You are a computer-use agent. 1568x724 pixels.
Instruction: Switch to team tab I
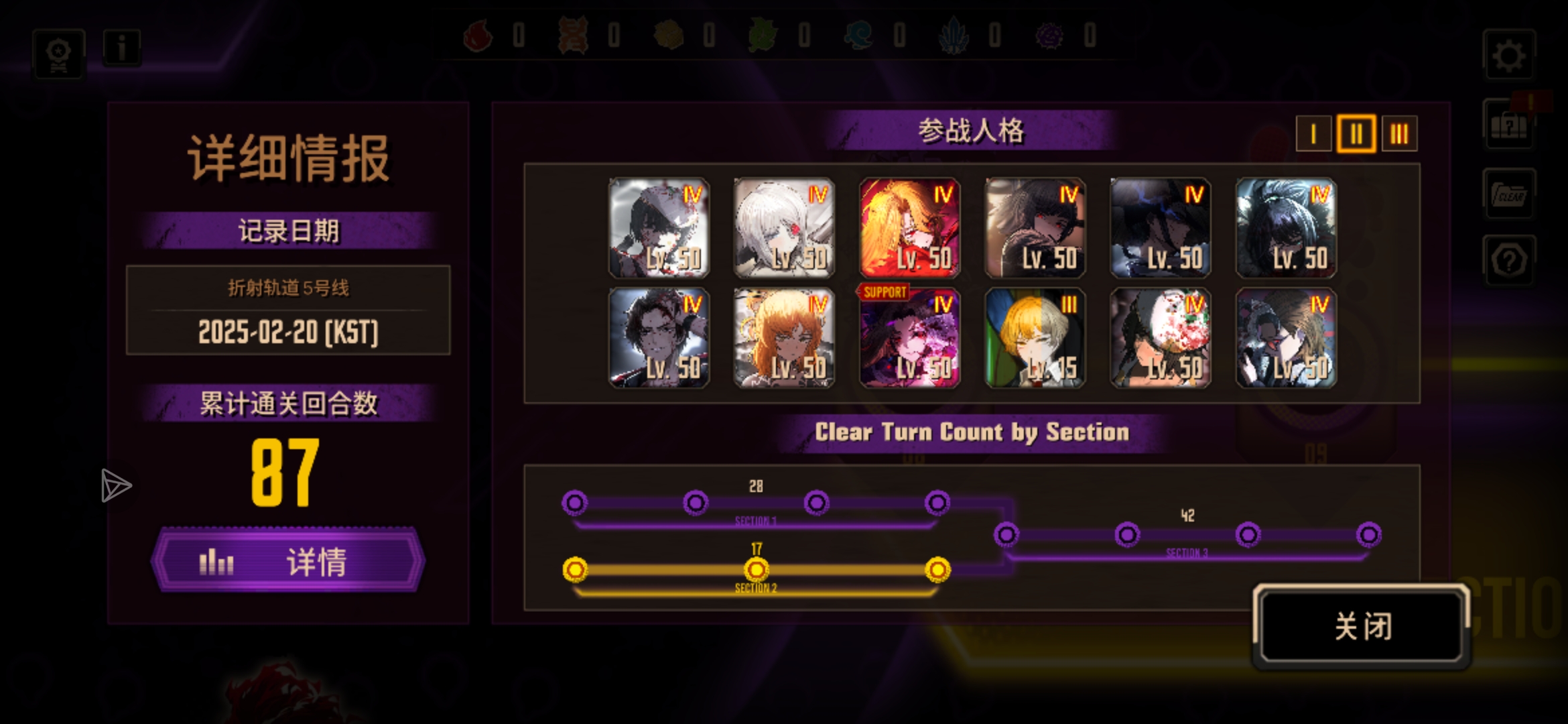(1313, 134)
